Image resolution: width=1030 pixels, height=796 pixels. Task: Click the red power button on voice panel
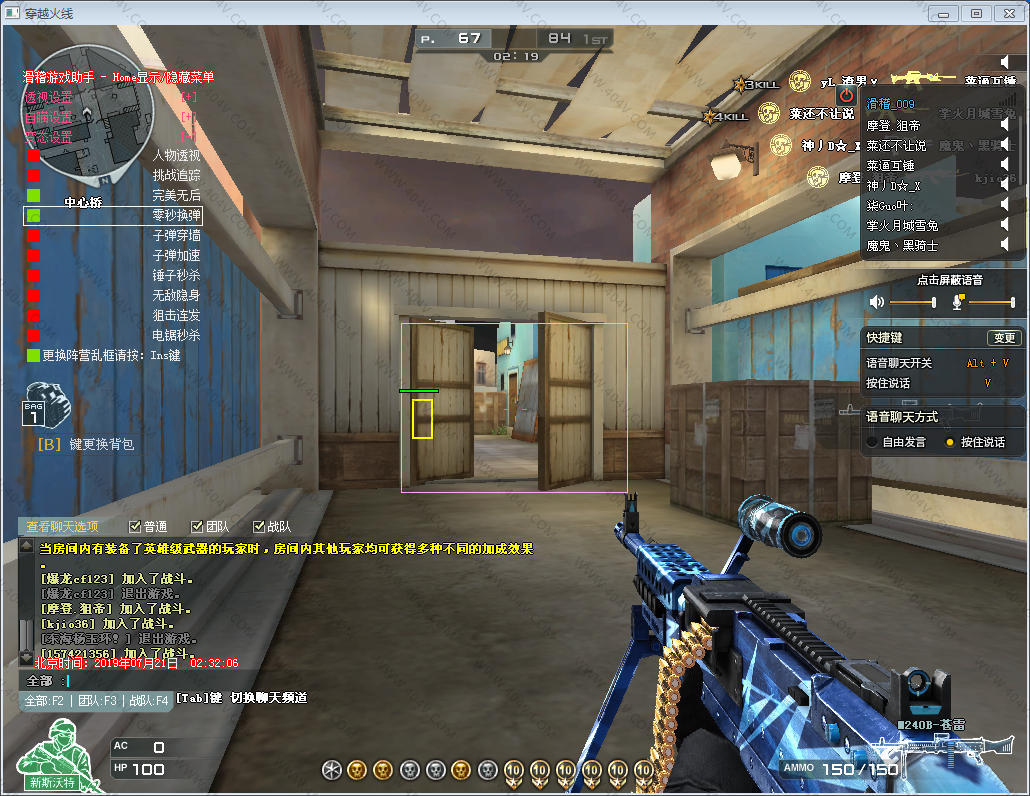click(x=847, y=95)
